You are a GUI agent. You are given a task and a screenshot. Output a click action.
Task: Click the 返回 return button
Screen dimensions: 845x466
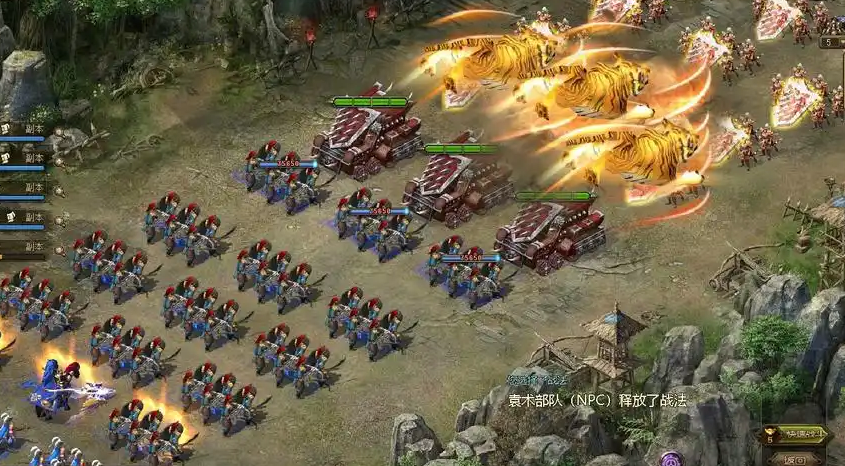pyautogui.click(x=796, y=459)
